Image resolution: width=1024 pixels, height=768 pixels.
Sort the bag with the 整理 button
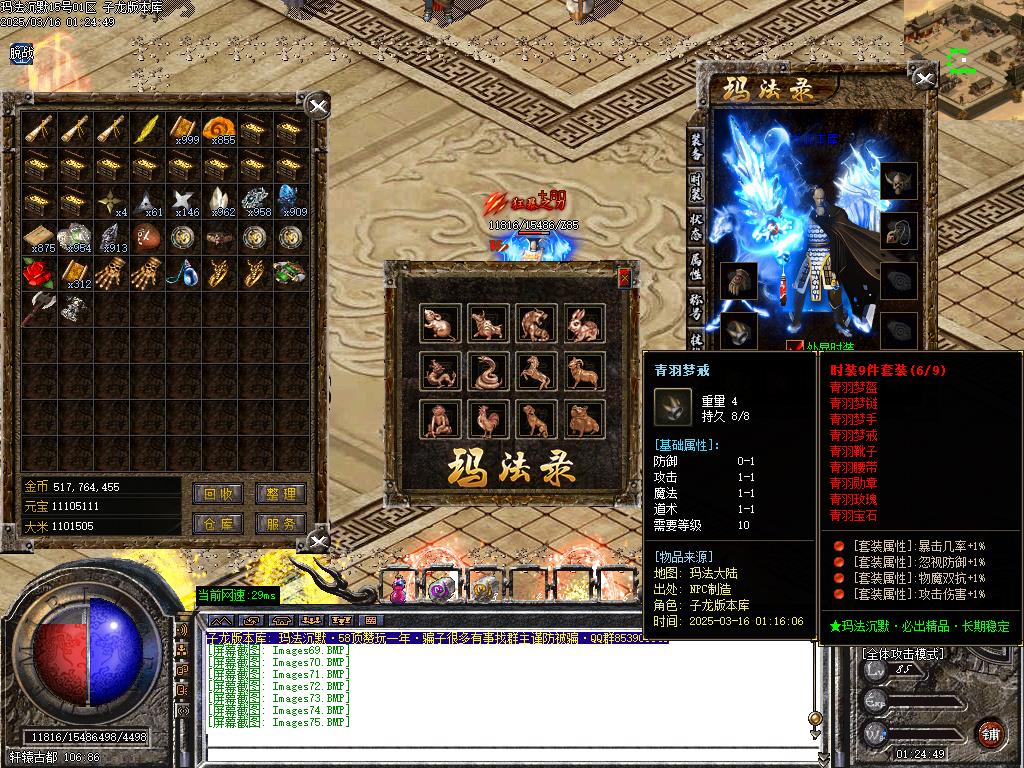point(281,494)
